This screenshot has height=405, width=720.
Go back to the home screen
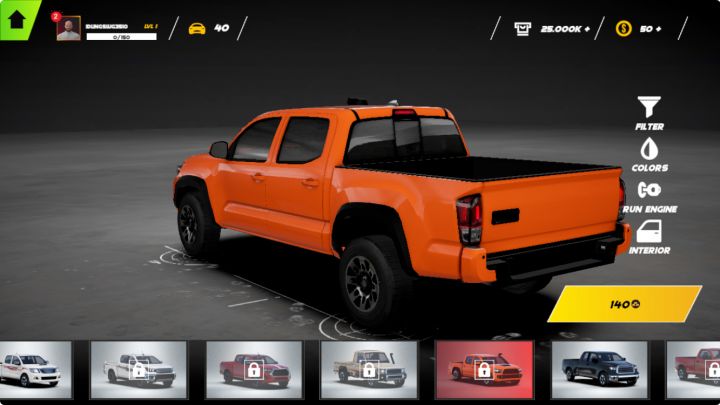click(17, 19)
